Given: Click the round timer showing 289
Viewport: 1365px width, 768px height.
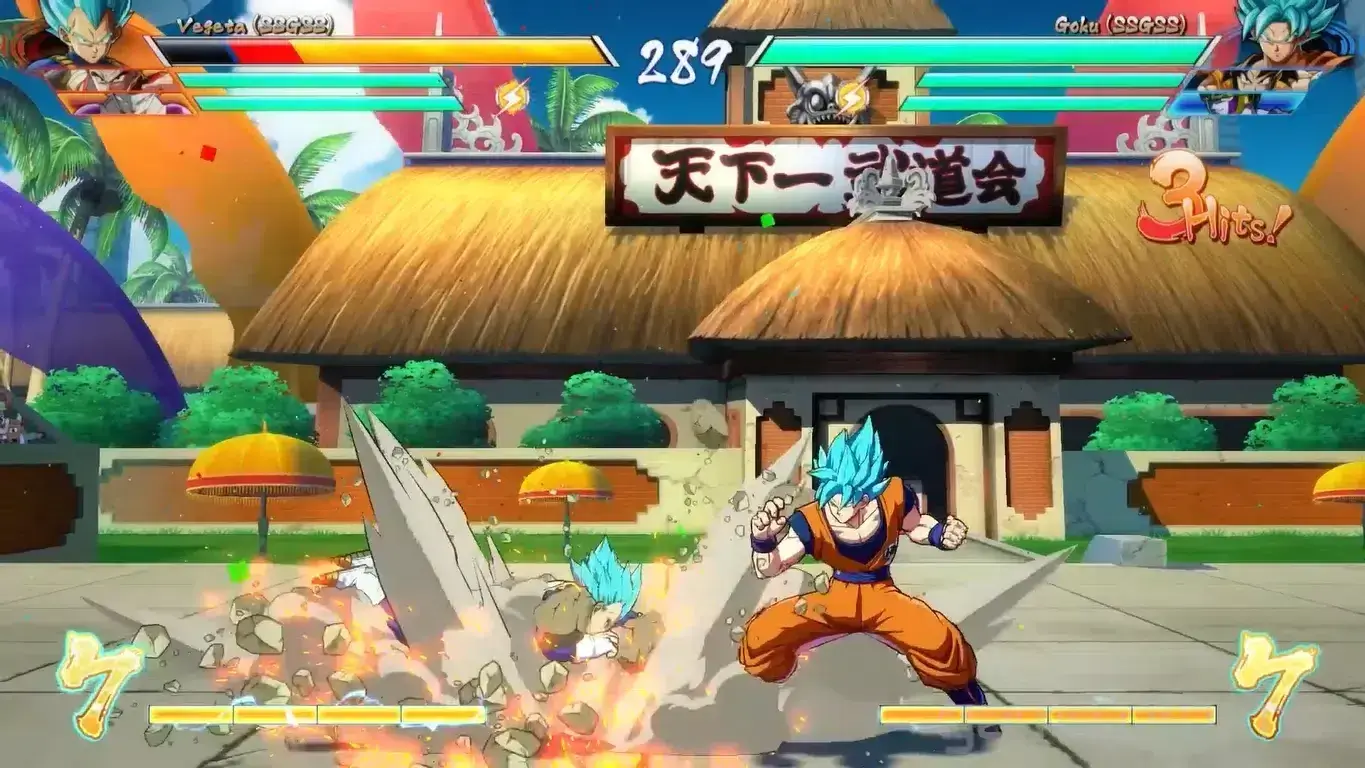Looking at the screenshot, I should click(x=683, y=58).
